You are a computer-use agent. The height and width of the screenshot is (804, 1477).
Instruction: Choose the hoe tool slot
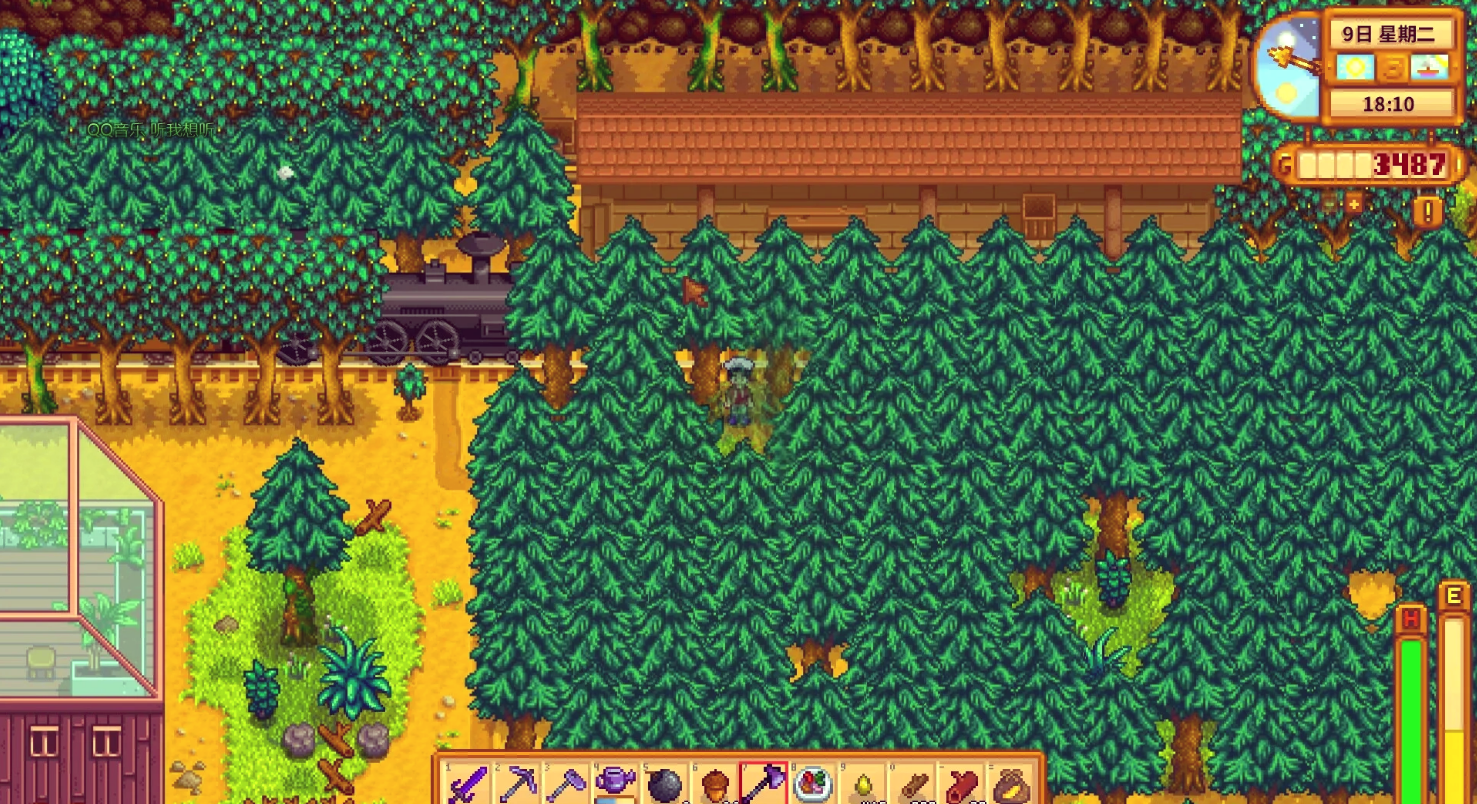pos(567,785)
